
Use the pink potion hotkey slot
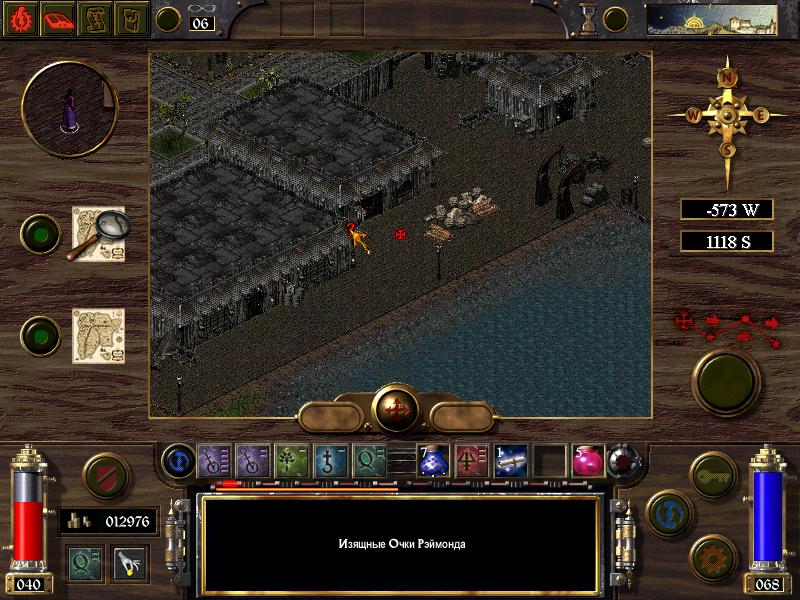pyautogui.click(x=587, y=459)
